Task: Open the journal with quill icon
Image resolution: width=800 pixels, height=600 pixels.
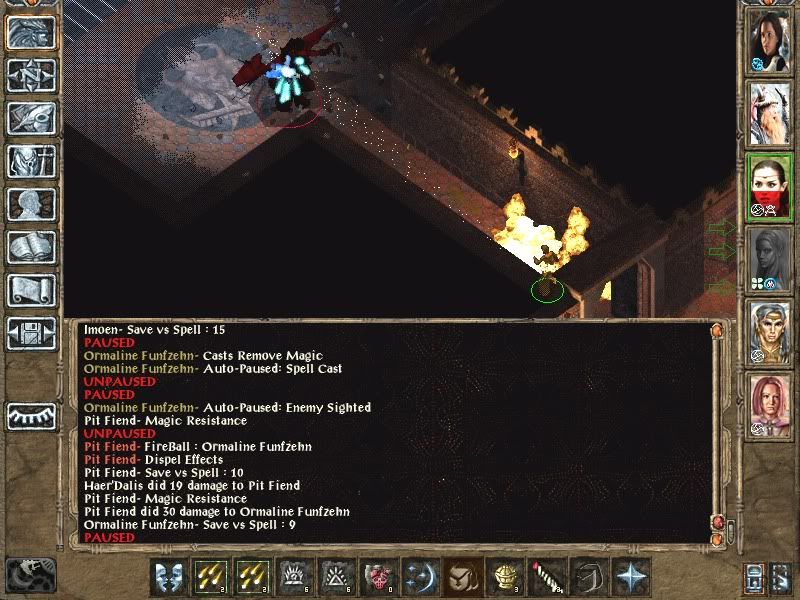Action: click(31, 118)
